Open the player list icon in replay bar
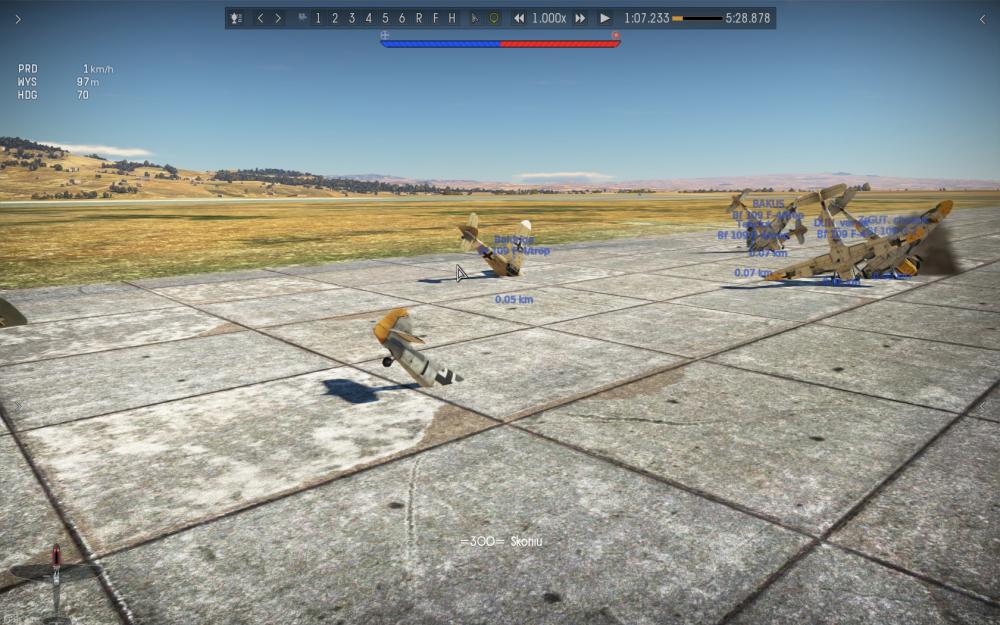 click(236, 18)
